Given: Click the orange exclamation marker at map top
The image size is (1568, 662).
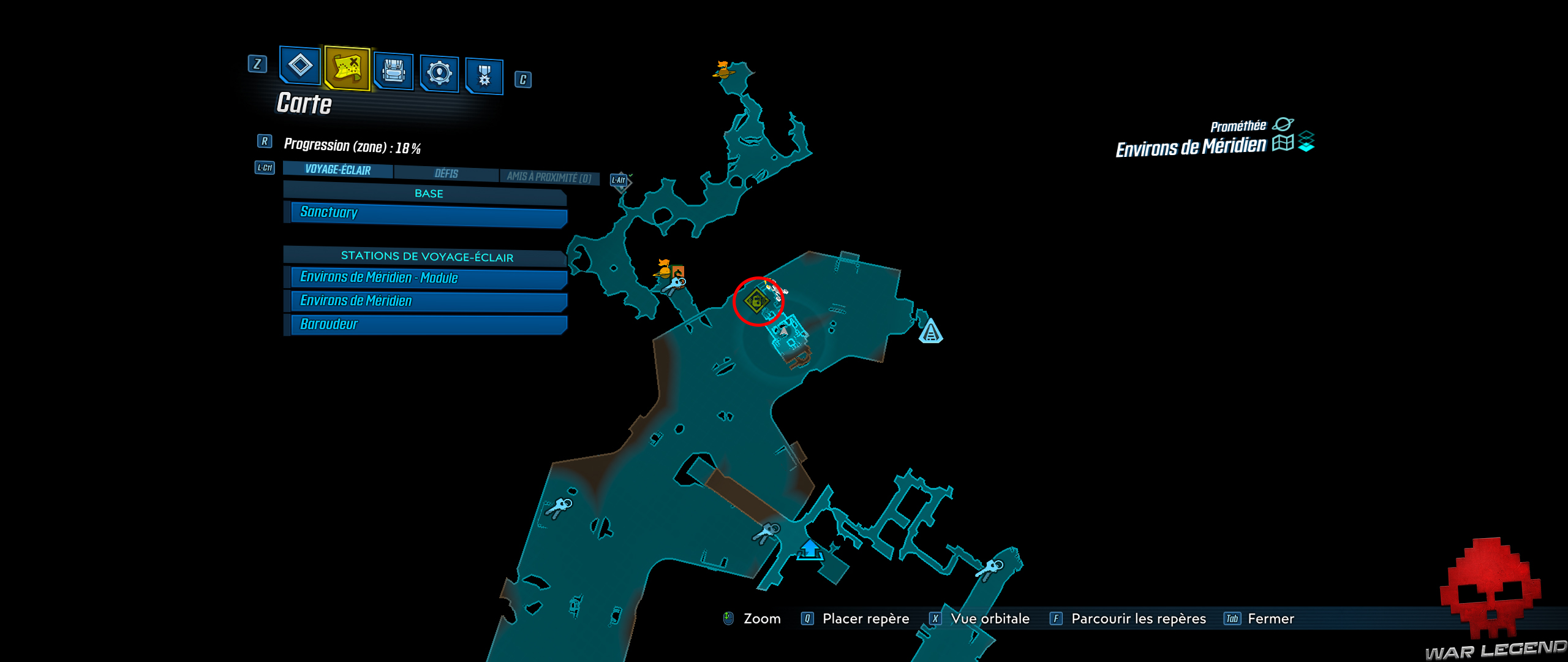Looking at the screenshot, I should [723, 69].
